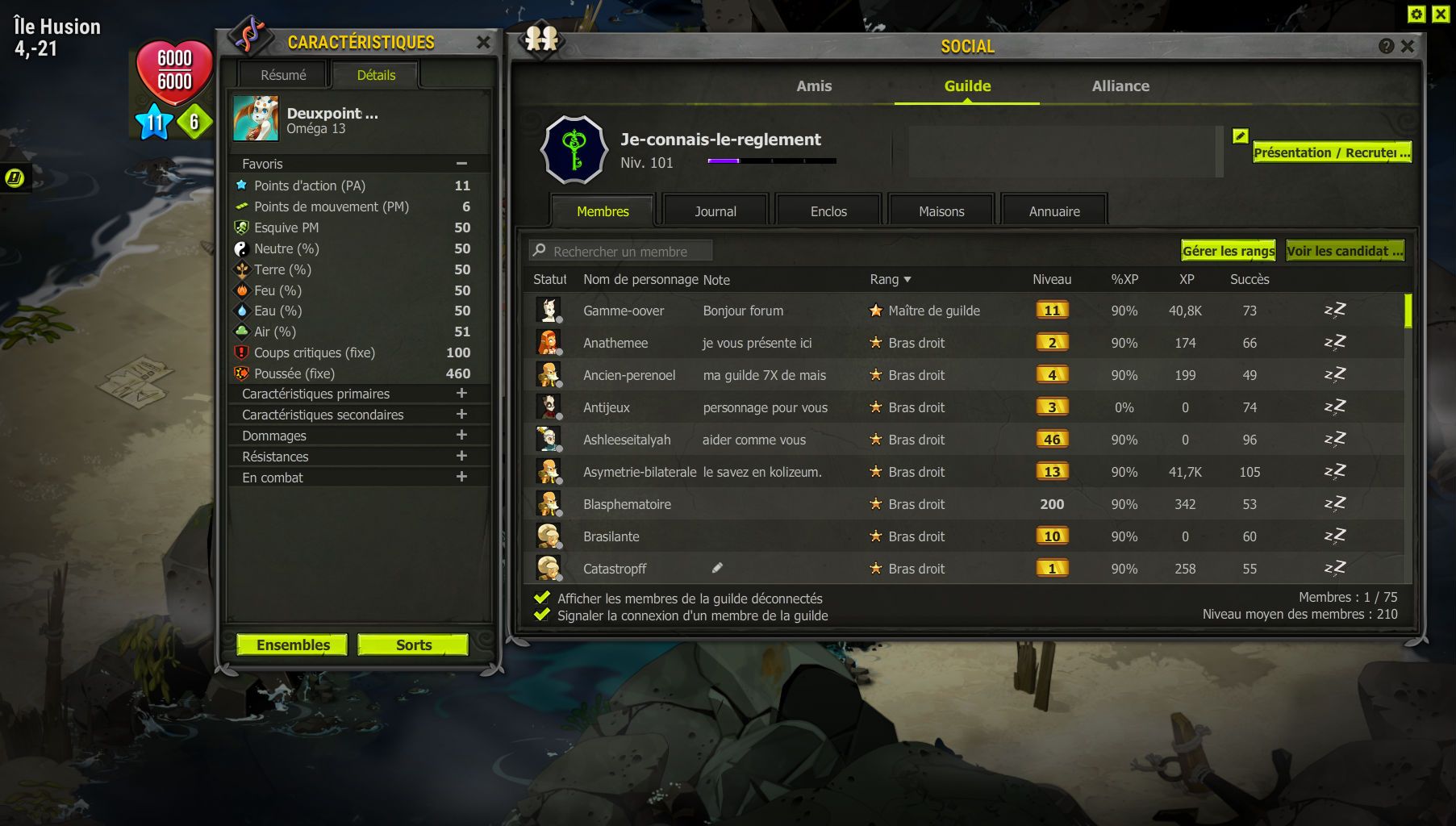1456x826 pixels.
Task: Click the settings gear at the top right
Action: [x=1416, y=13]
